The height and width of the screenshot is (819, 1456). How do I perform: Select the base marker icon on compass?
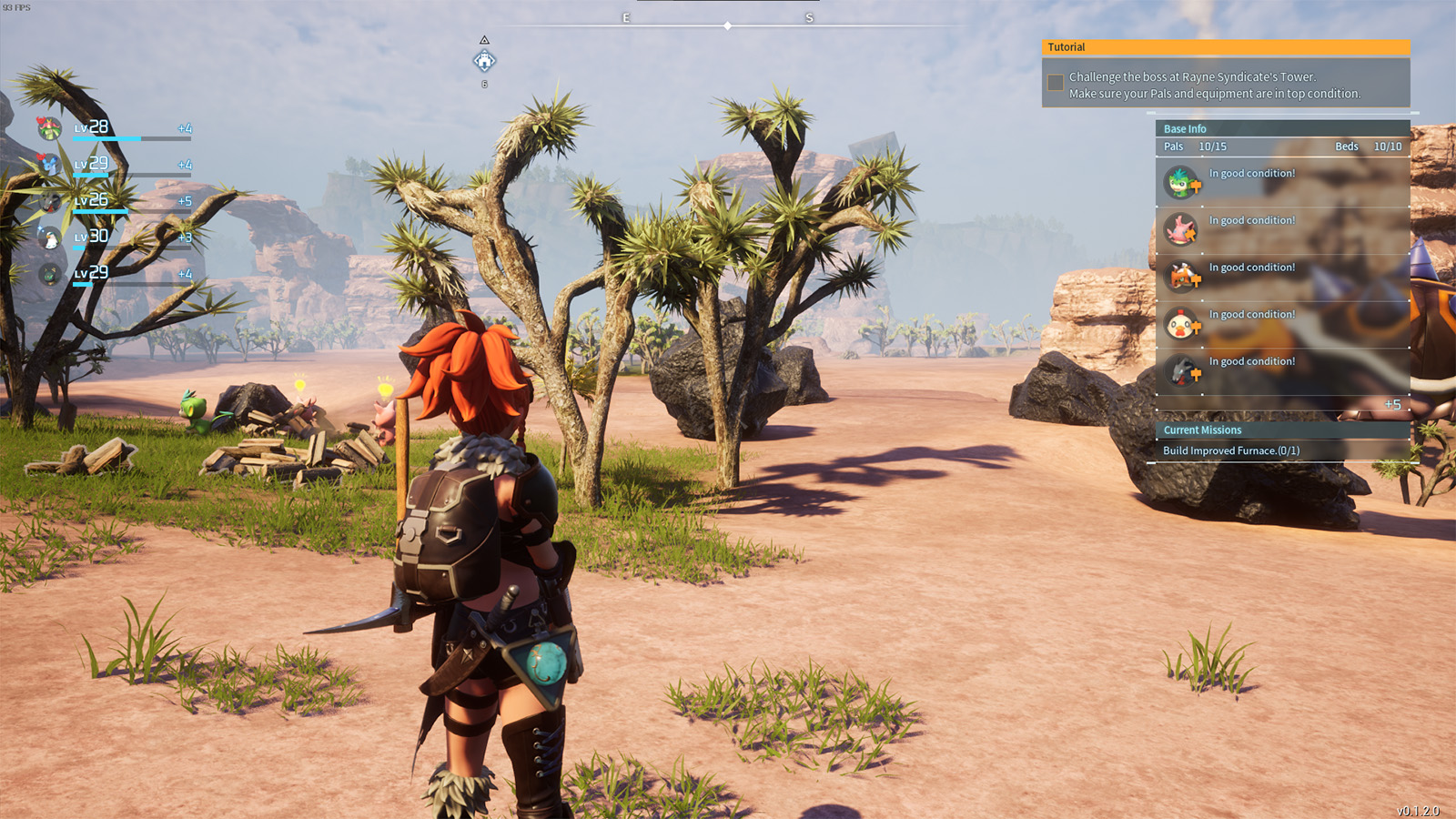click(484, 61)
